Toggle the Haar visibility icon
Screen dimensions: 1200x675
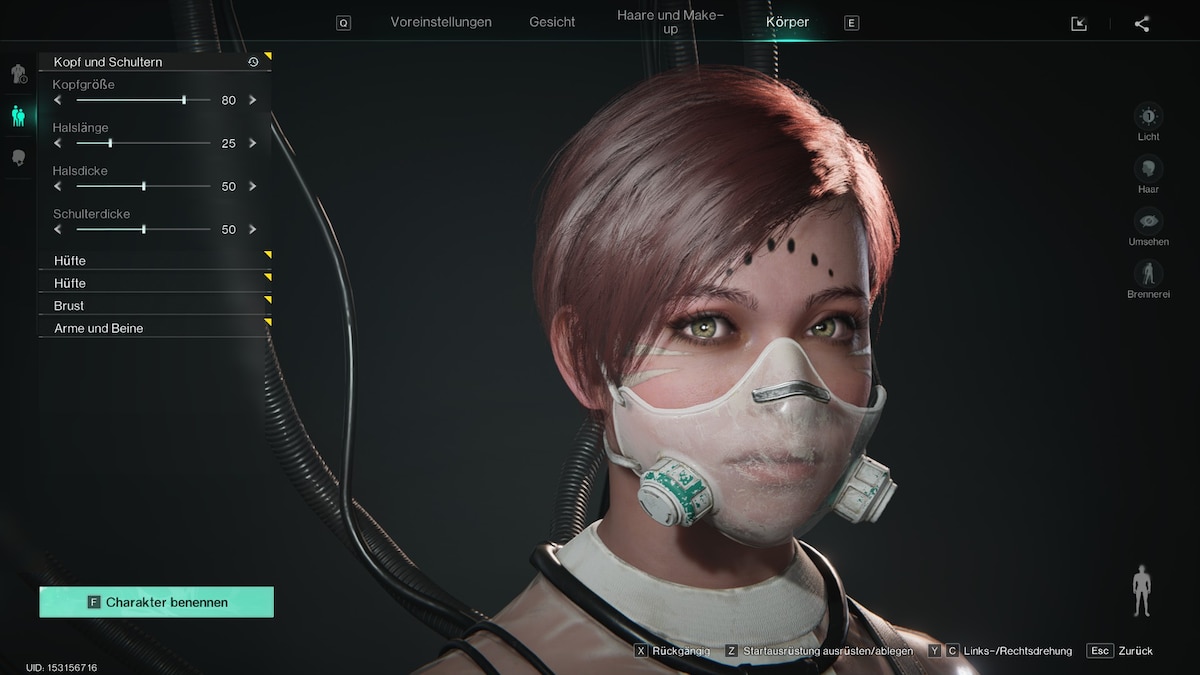click(x=1148, y=168)
